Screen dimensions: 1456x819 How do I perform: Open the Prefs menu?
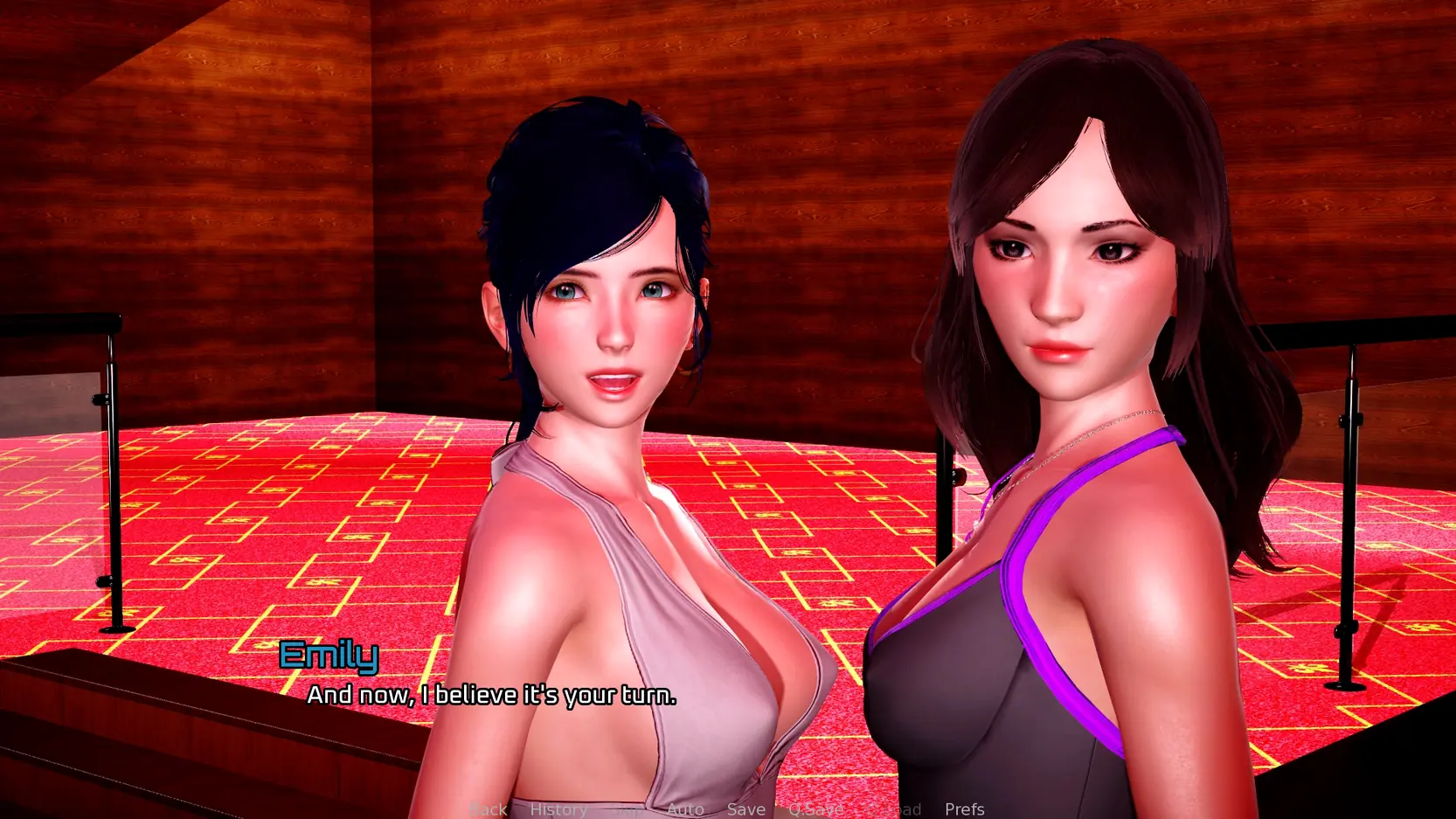coord(965,809)
